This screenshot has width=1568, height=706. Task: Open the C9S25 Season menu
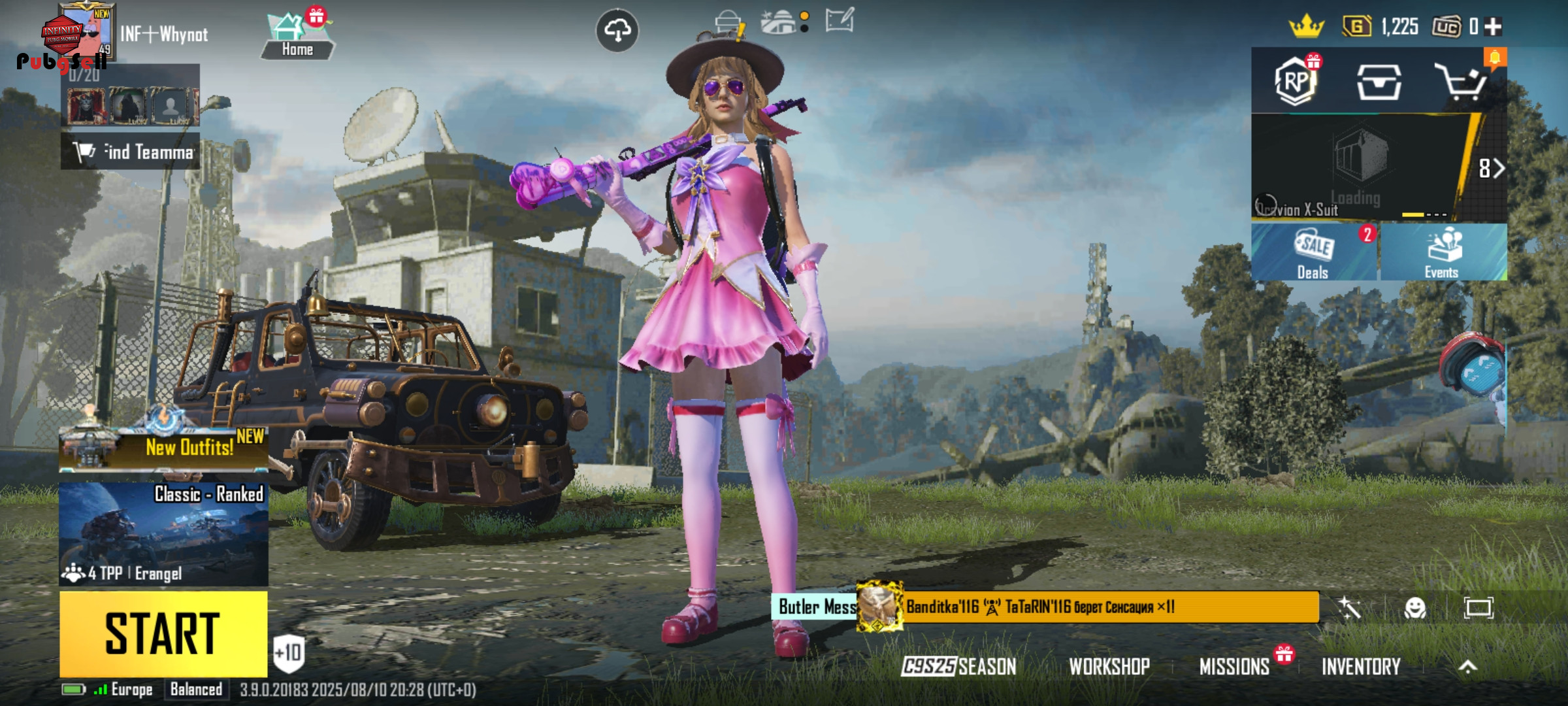(958, 666)
